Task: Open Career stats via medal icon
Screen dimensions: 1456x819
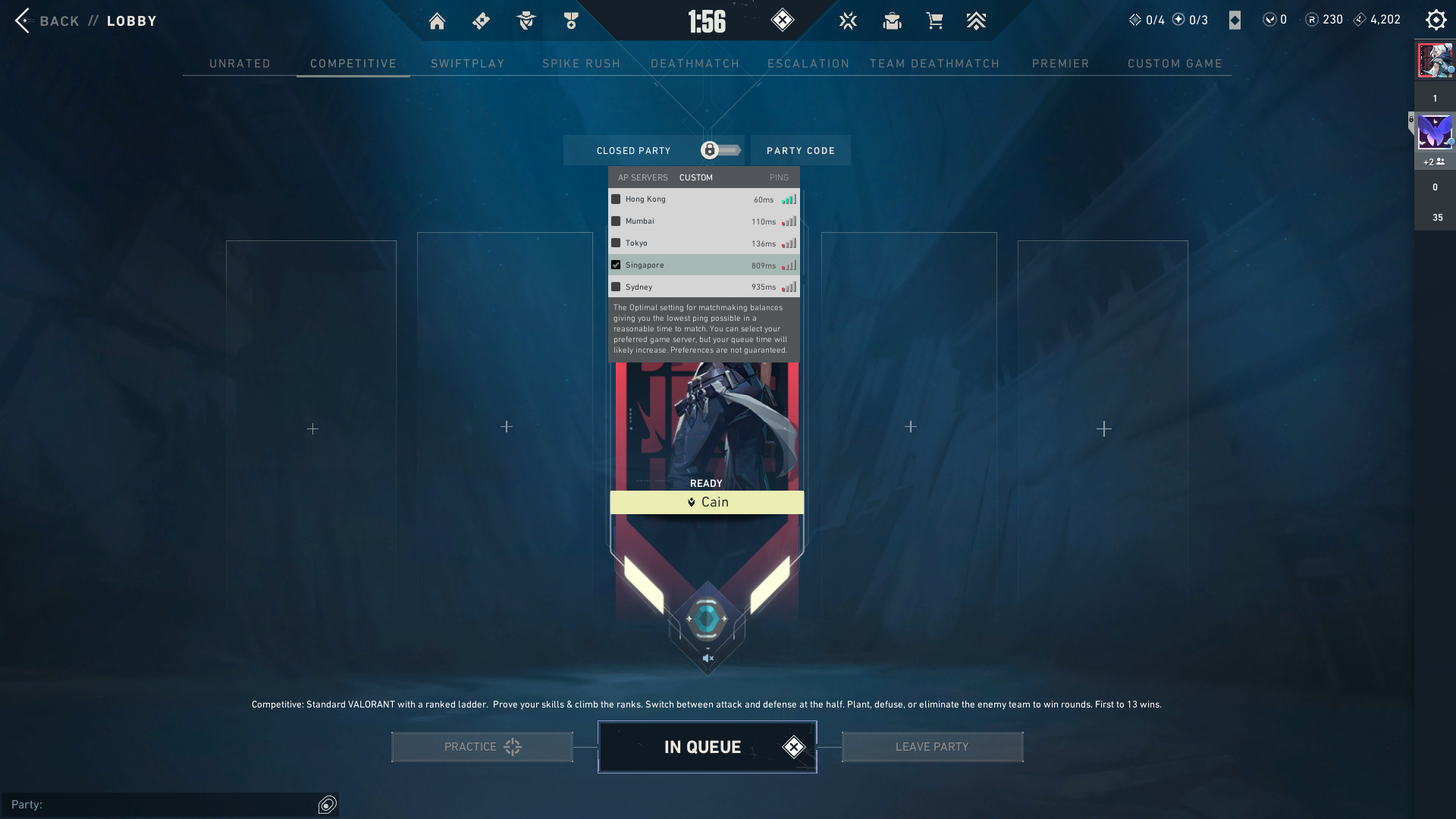Action: tap(570, 20)
